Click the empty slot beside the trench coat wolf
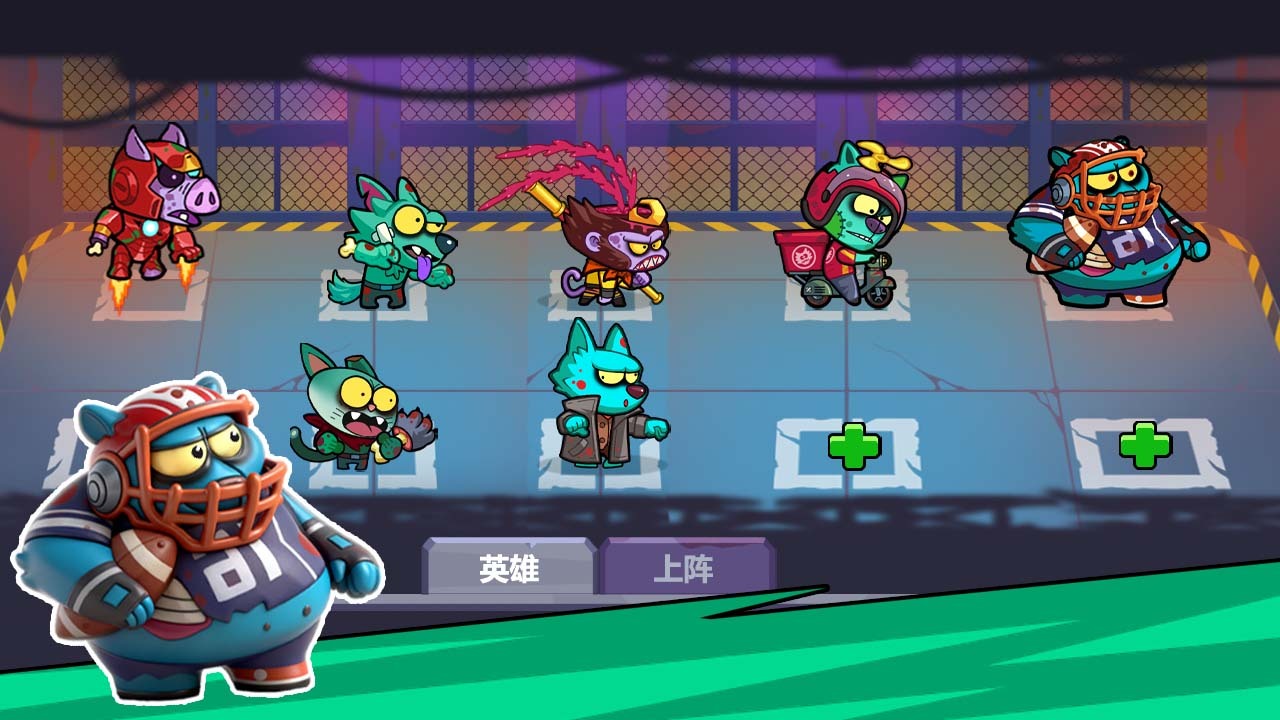 (x=855, y=447)
